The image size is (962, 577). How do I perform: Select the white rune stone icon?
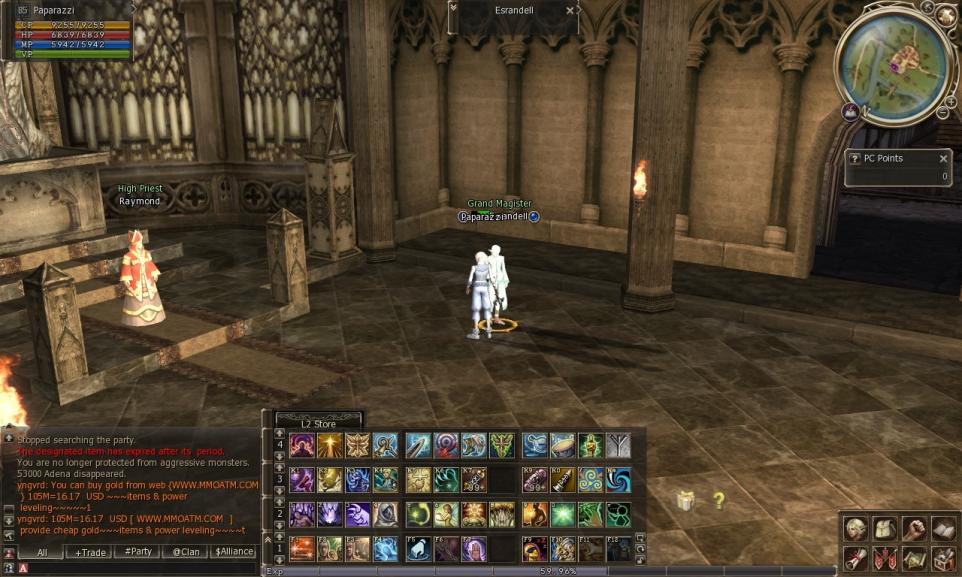619,445
